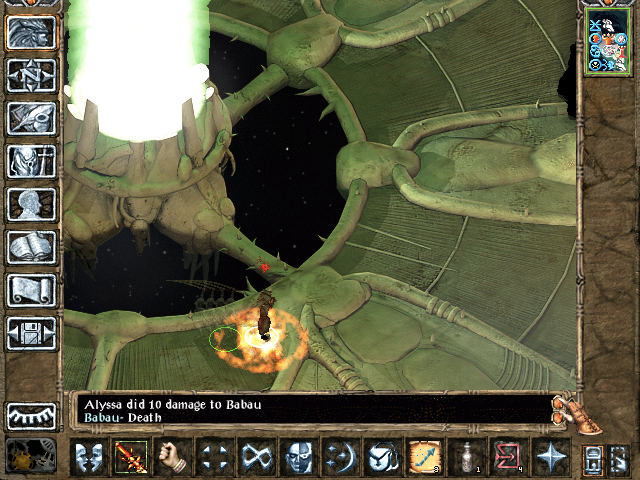Activate the four-pointed star button
The width and height of the screenshot is (640, 480).
[x=551, y=457]
